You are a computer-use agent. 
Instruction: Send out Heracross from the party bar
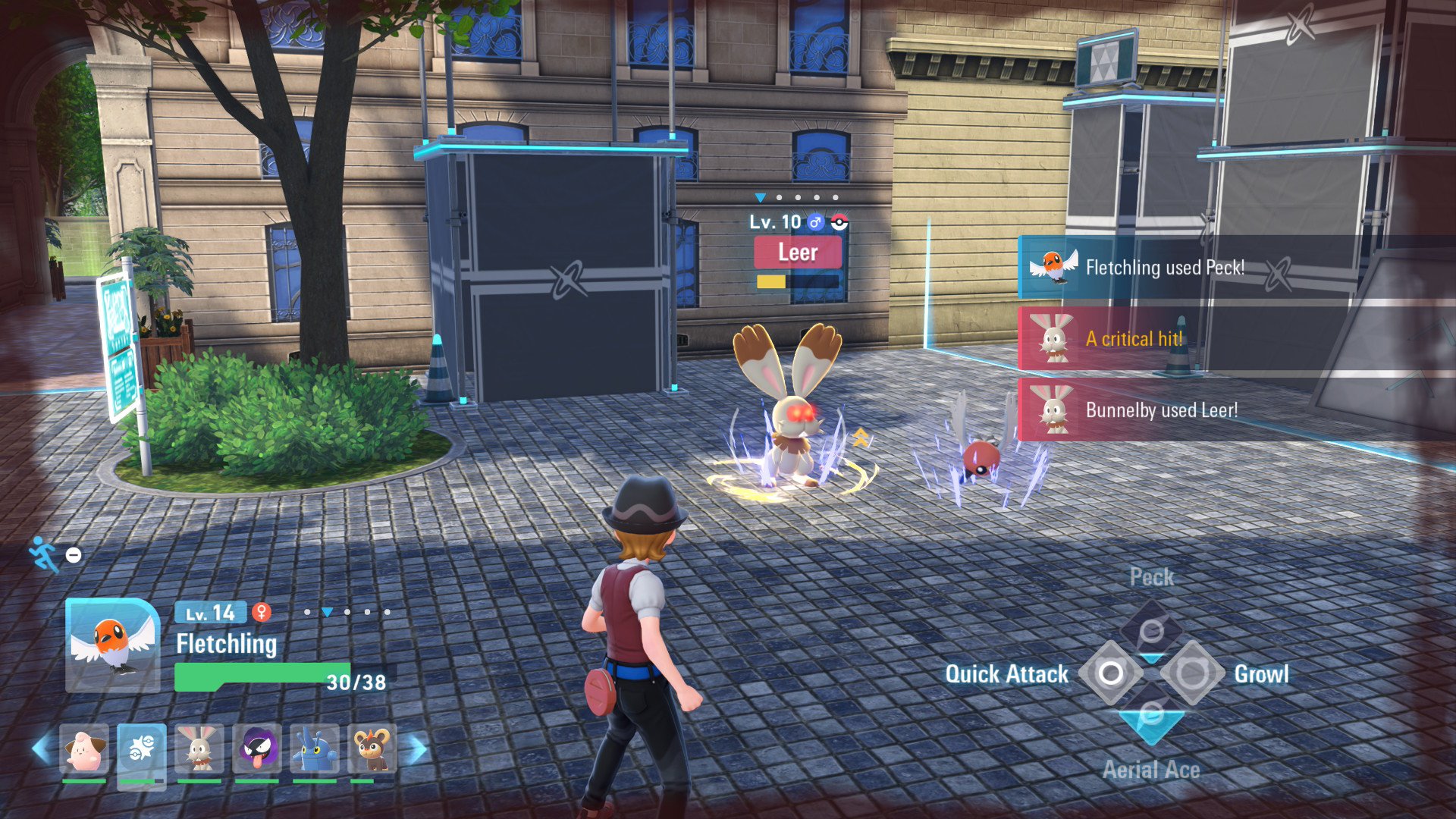[314, 748]
